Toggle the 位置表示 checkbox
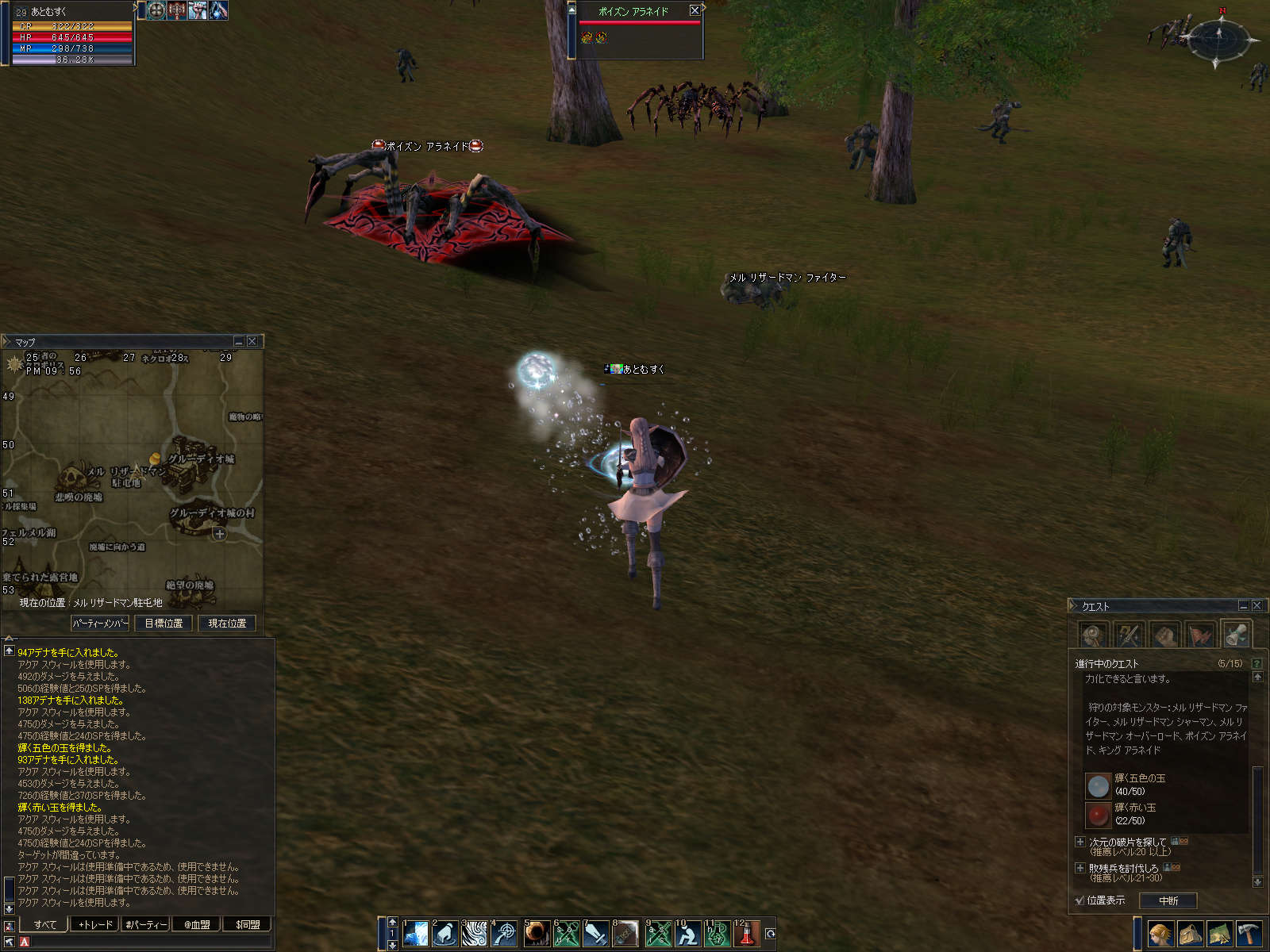This screenshot has width=1270, height=952. pyautogui.click(x=1079, y=900)
